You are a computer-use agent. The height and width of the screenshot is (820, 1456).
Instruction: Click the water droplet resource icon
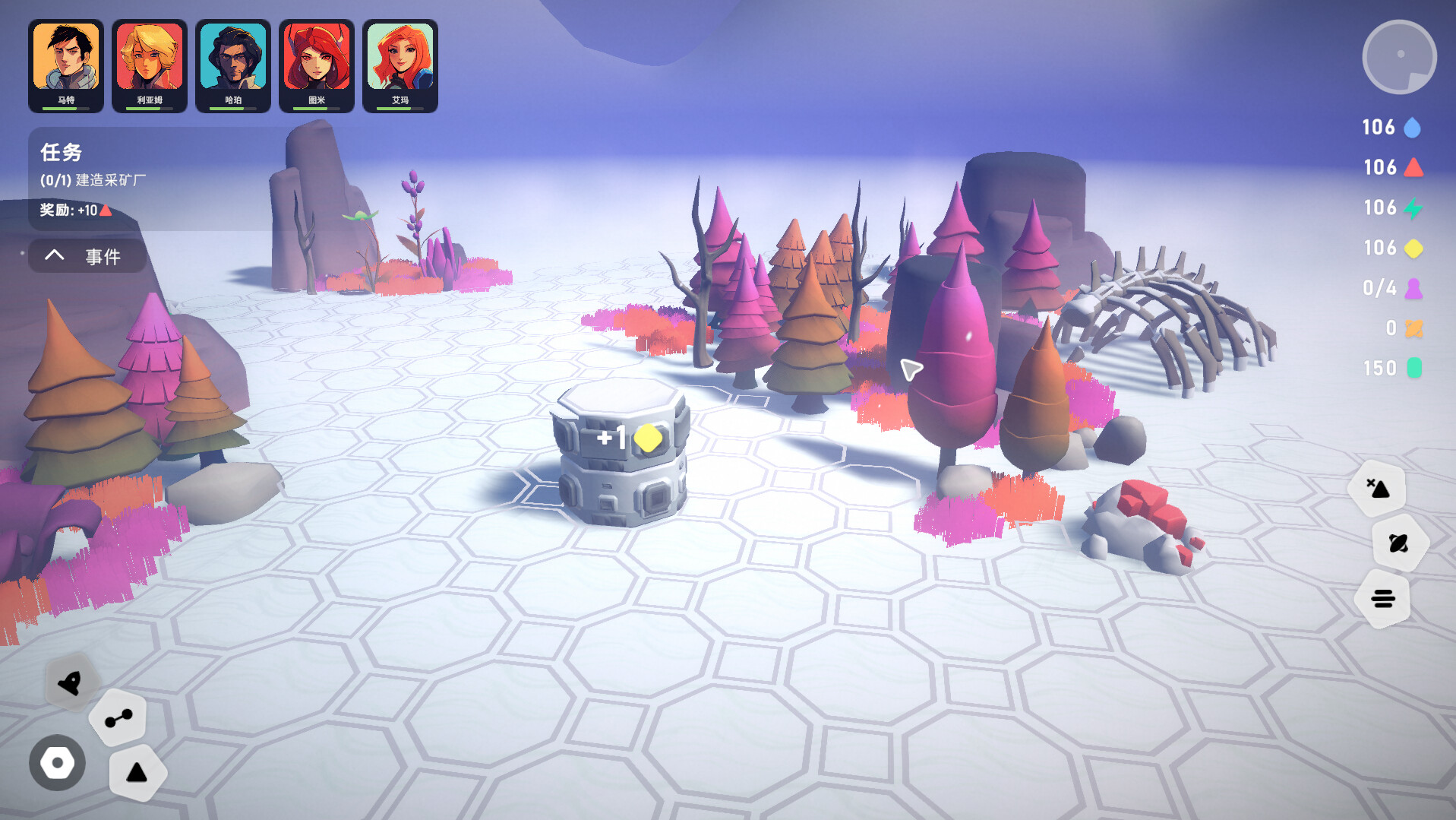point(1413,127)
